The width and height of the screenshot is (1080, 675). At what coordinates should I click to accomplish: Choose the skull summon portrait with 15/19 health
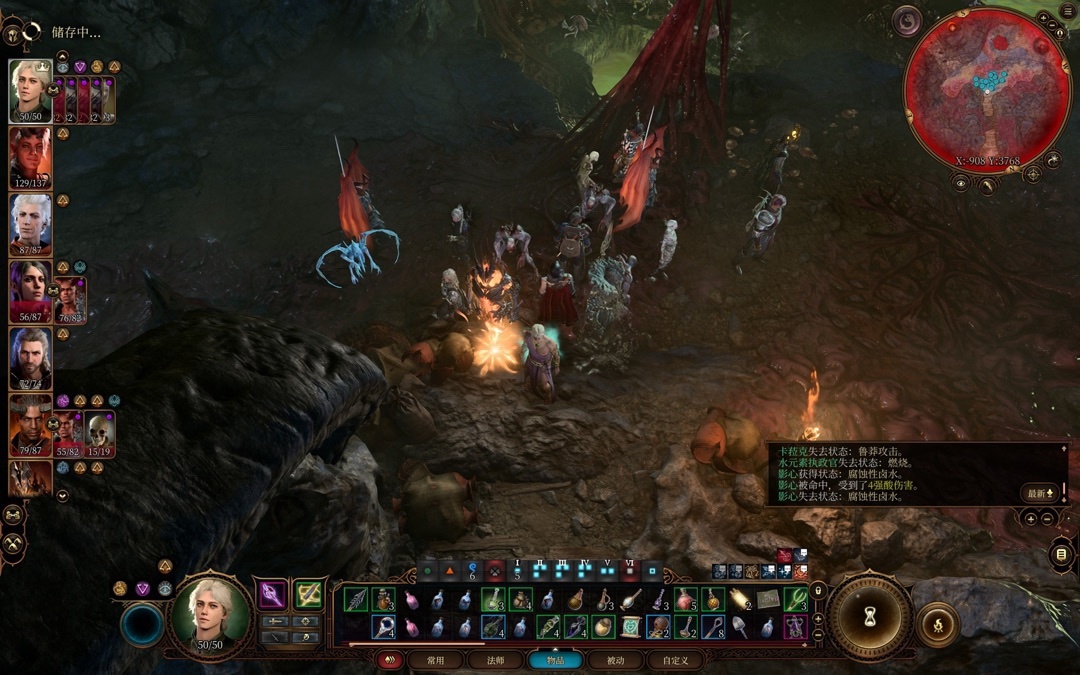tap(100, 434)
